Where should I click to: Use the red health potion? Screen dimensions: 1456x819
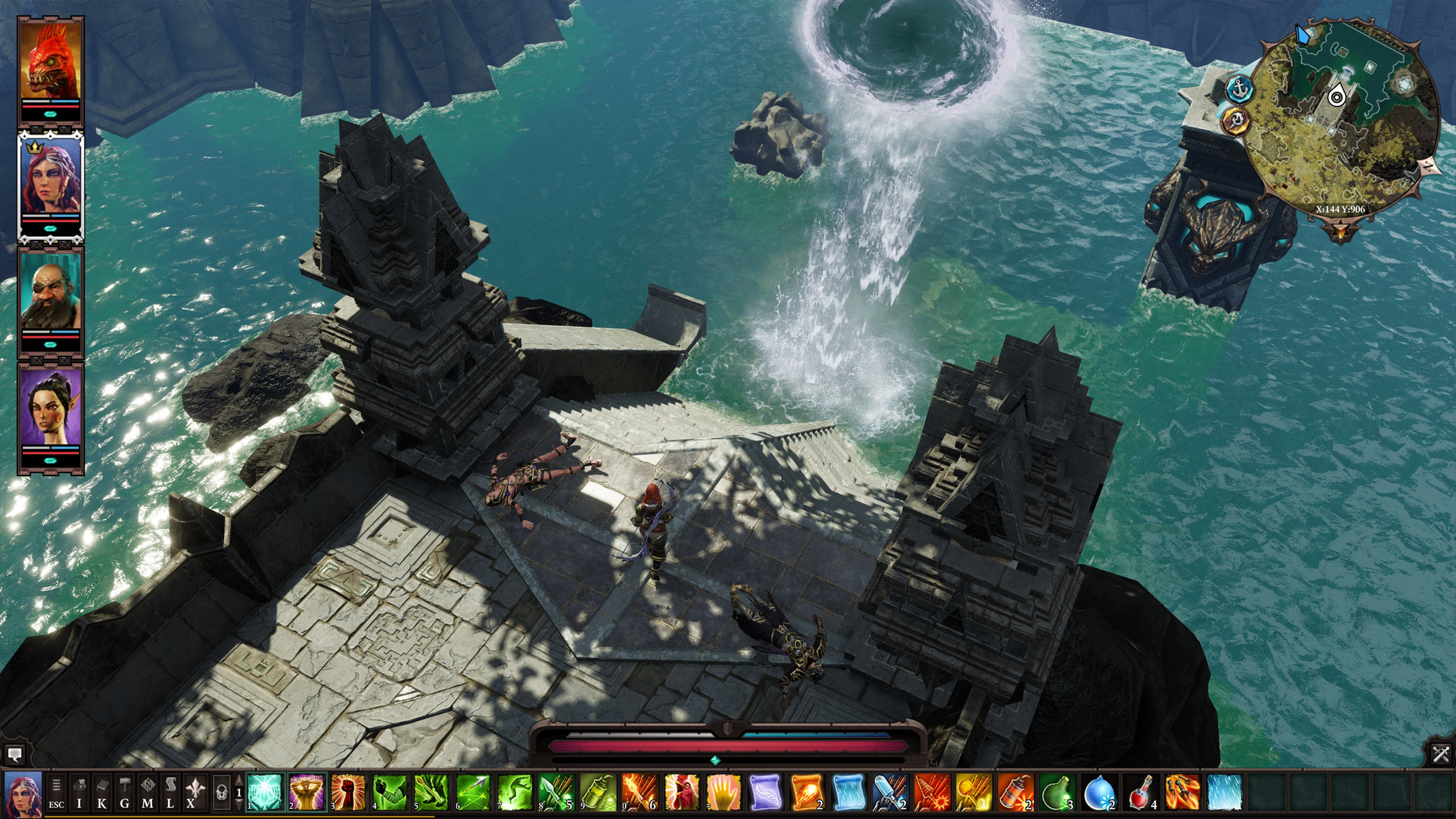click(1142, 793)
